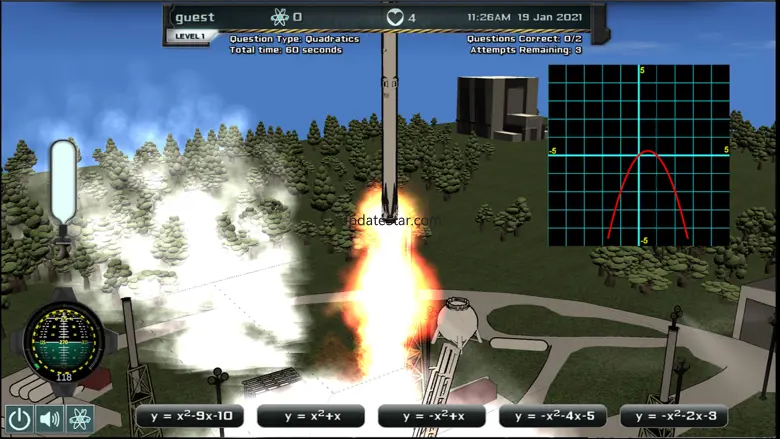Choose the answer y = x²-9x-10
Image resolution: width=780 pixels, height=439 pixels.
click(189, 416)
